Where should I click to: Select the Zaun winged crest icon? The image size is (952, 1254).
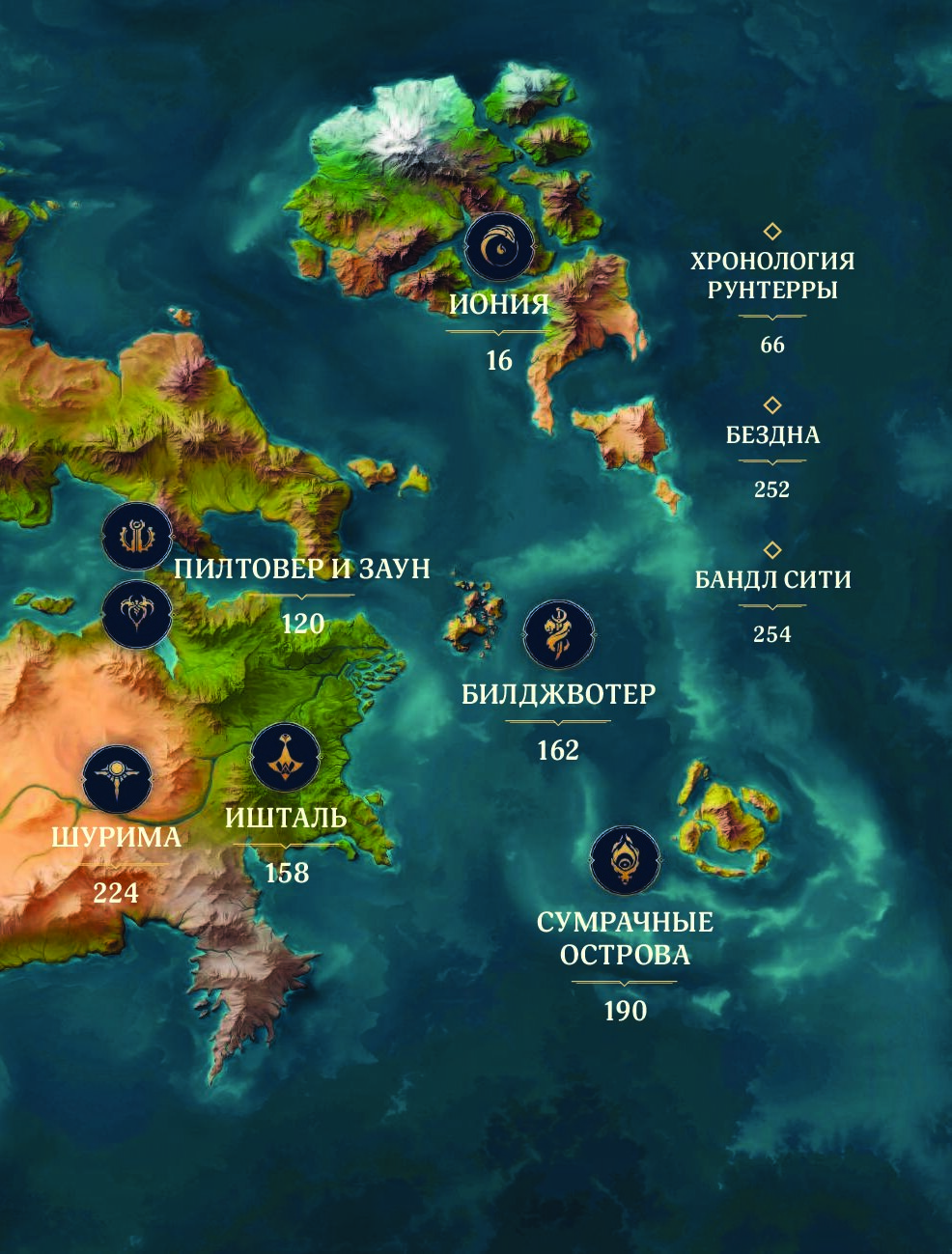coord(137,612)
